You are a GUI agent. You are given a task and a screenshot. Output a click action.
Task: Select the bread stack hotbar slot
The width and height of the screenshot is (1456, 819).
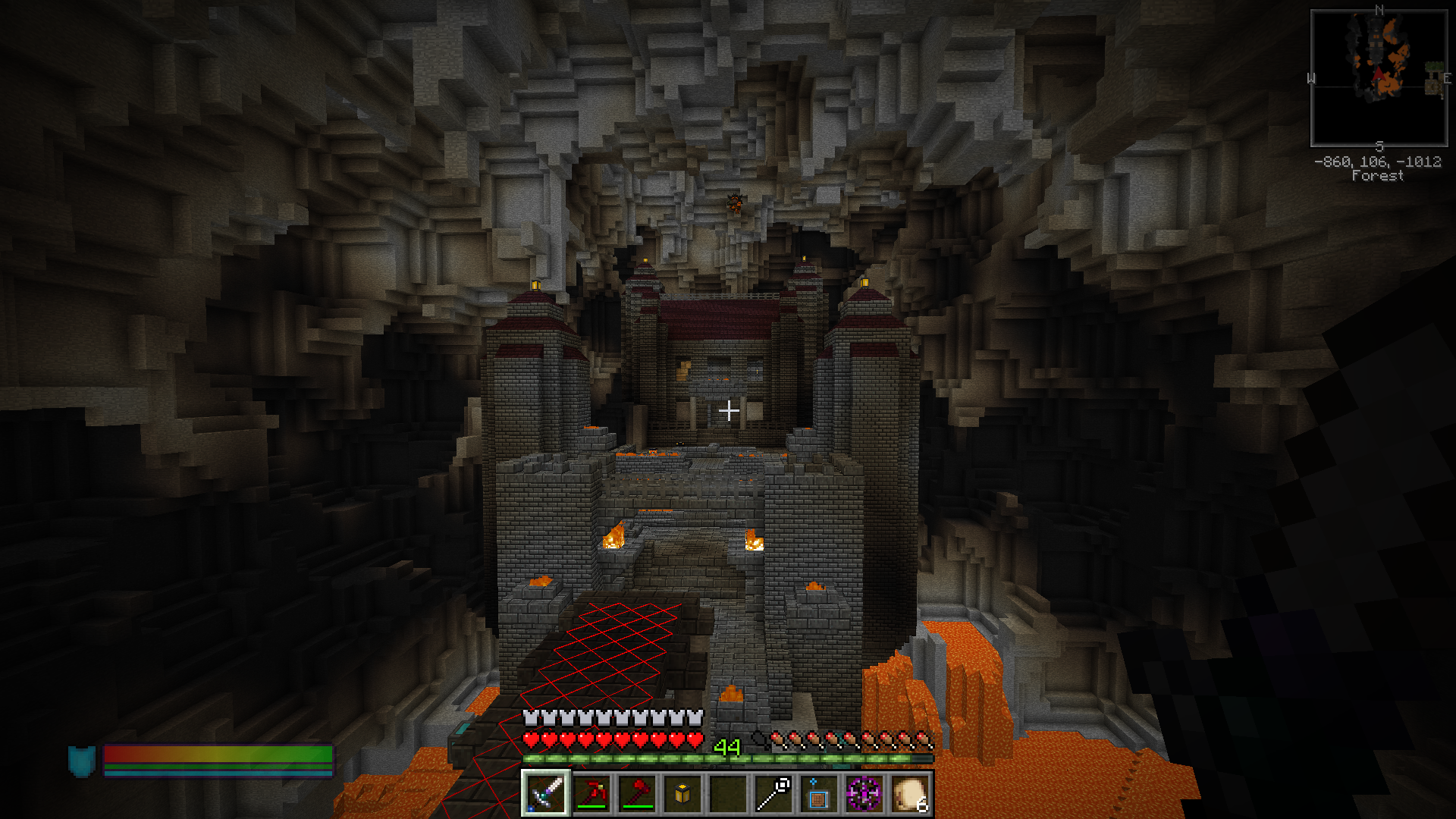(909, 794)
